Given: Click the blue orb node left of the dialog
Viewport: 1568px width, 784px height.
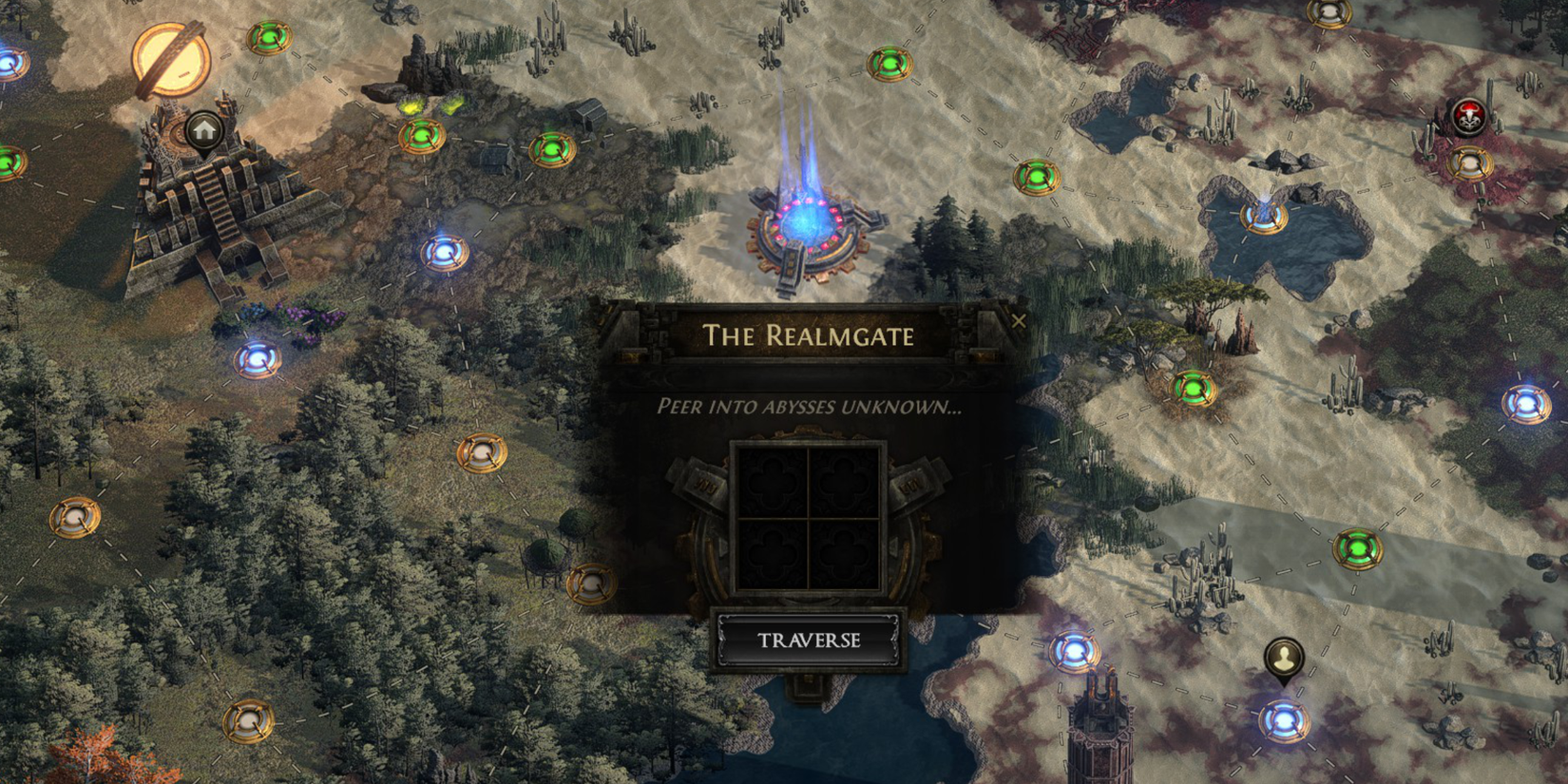Looking at the screenshot, I should coord(445,254).
